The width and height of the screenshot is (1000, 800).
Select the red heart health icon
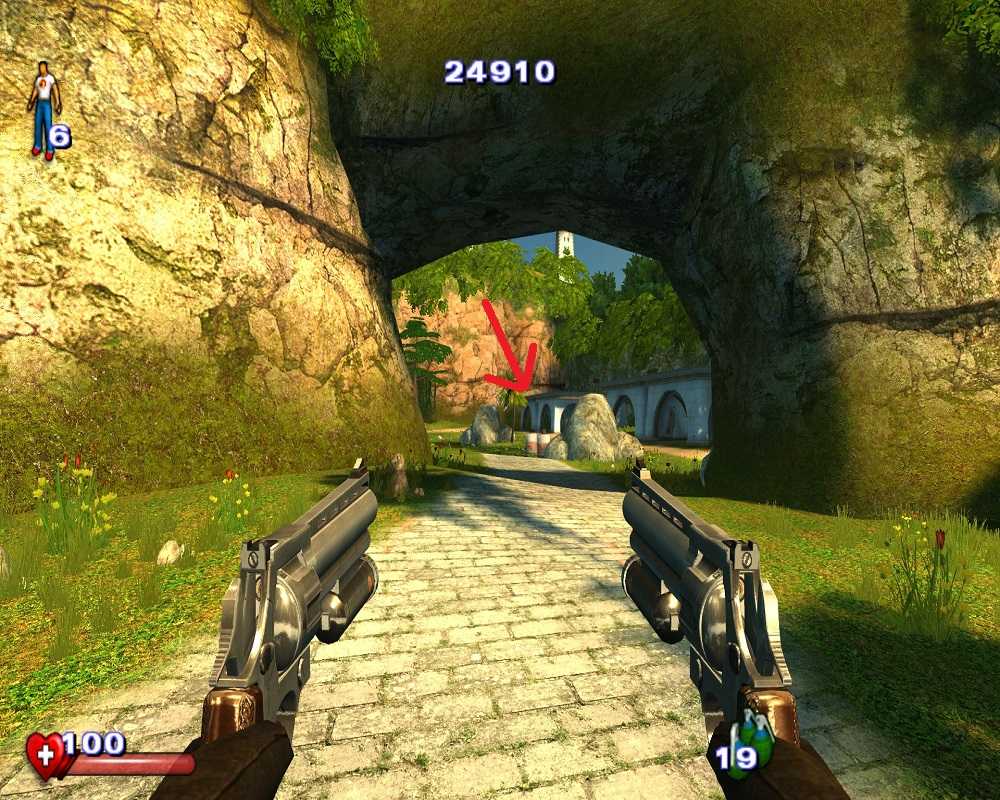coord(47,755)
